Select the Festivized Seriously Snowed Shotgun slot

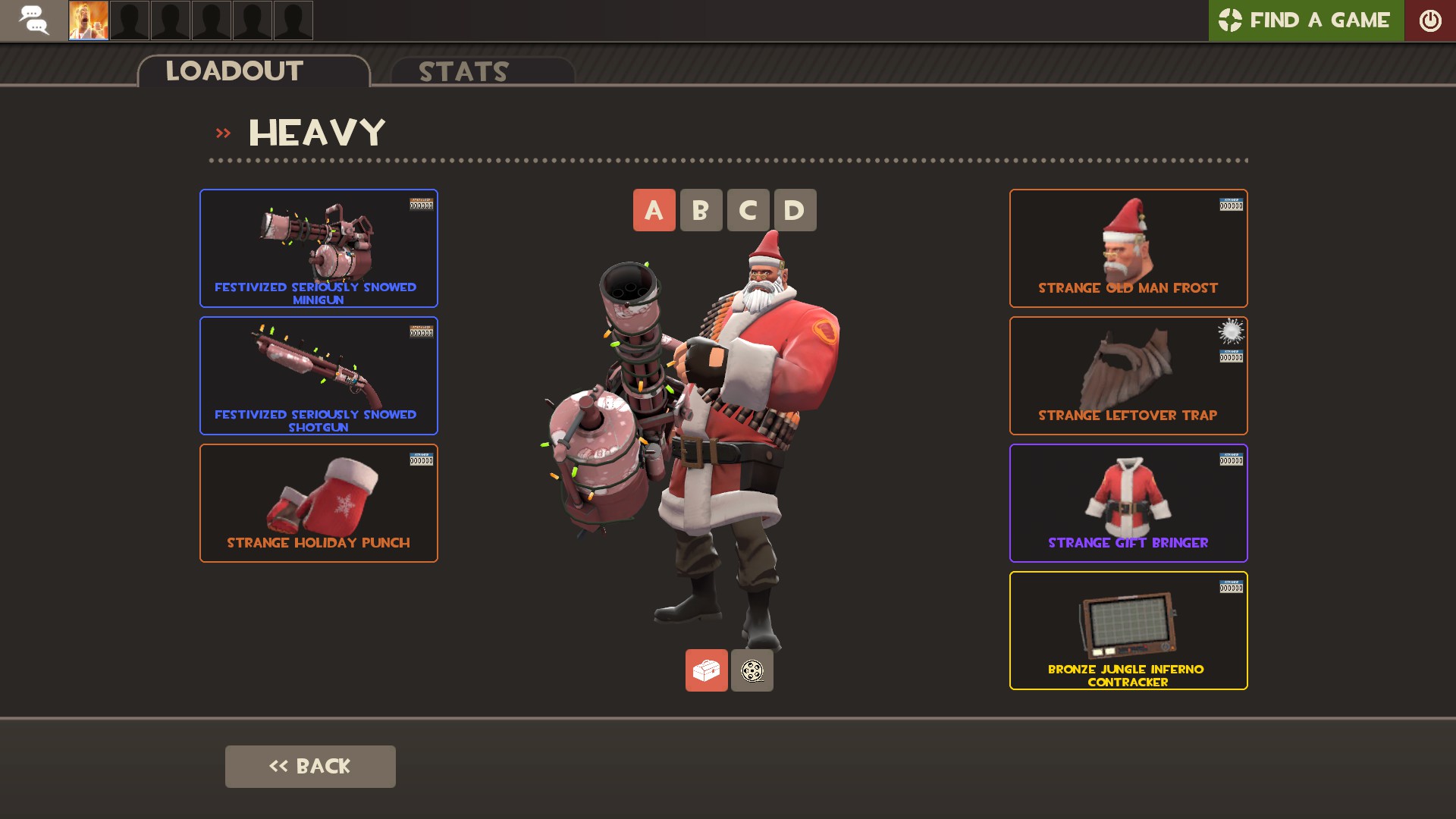[318, 375]
